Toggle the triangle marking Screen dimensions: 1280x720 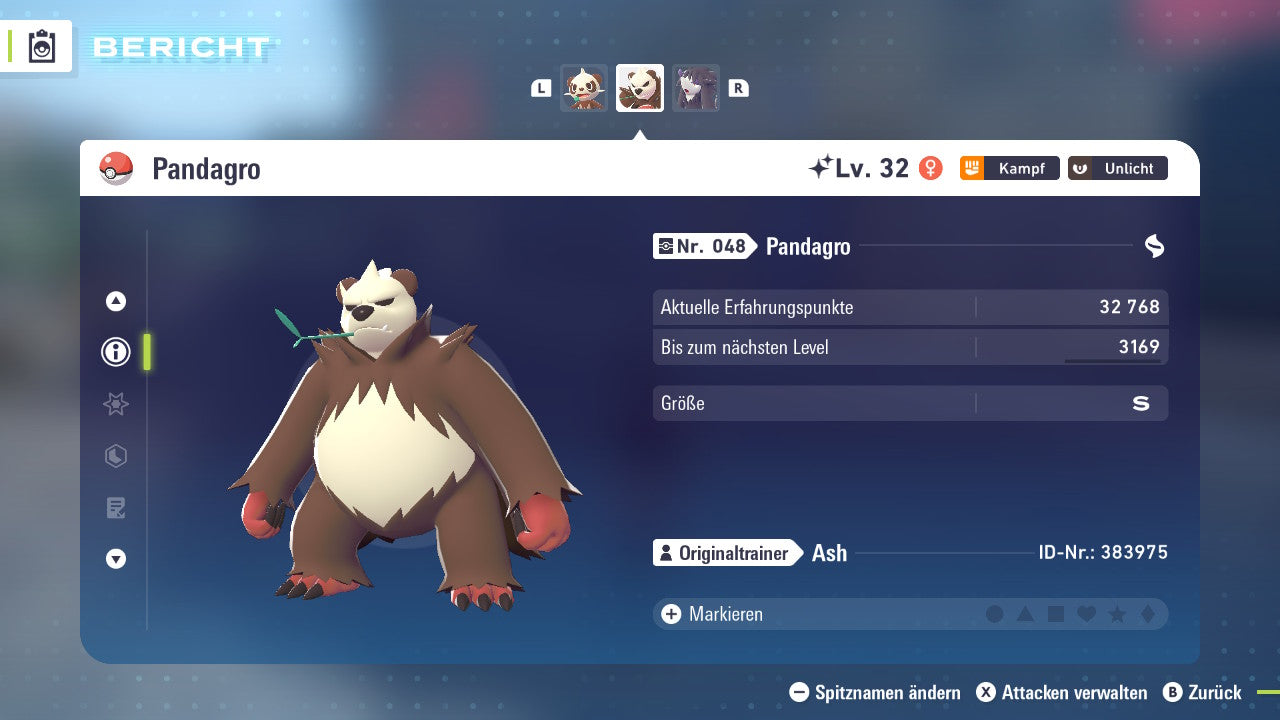[x=1025, y=614]
